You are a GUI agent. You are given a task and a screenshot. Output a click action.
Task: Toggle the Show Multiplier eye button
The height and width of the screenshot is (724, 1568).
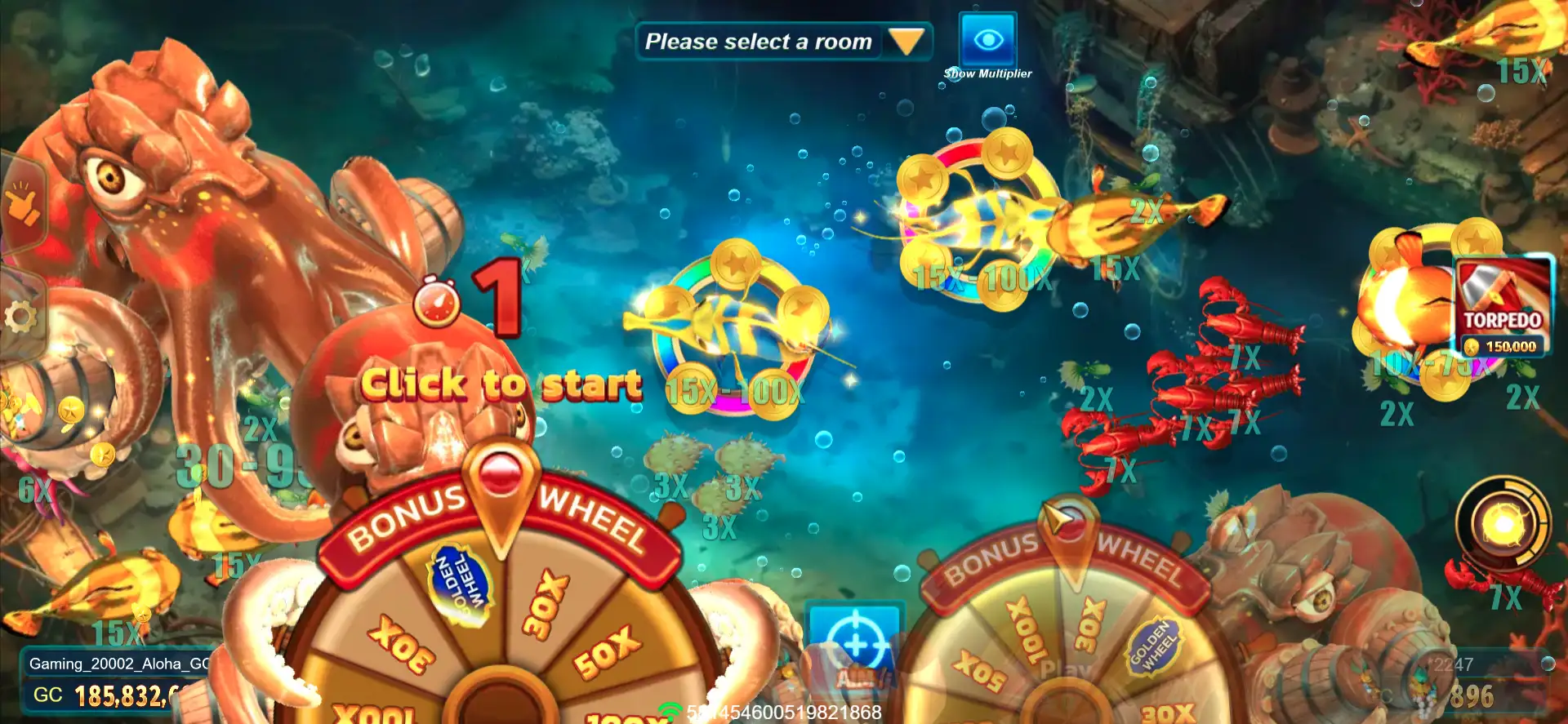pyautogui.click(x=987, y=40)
